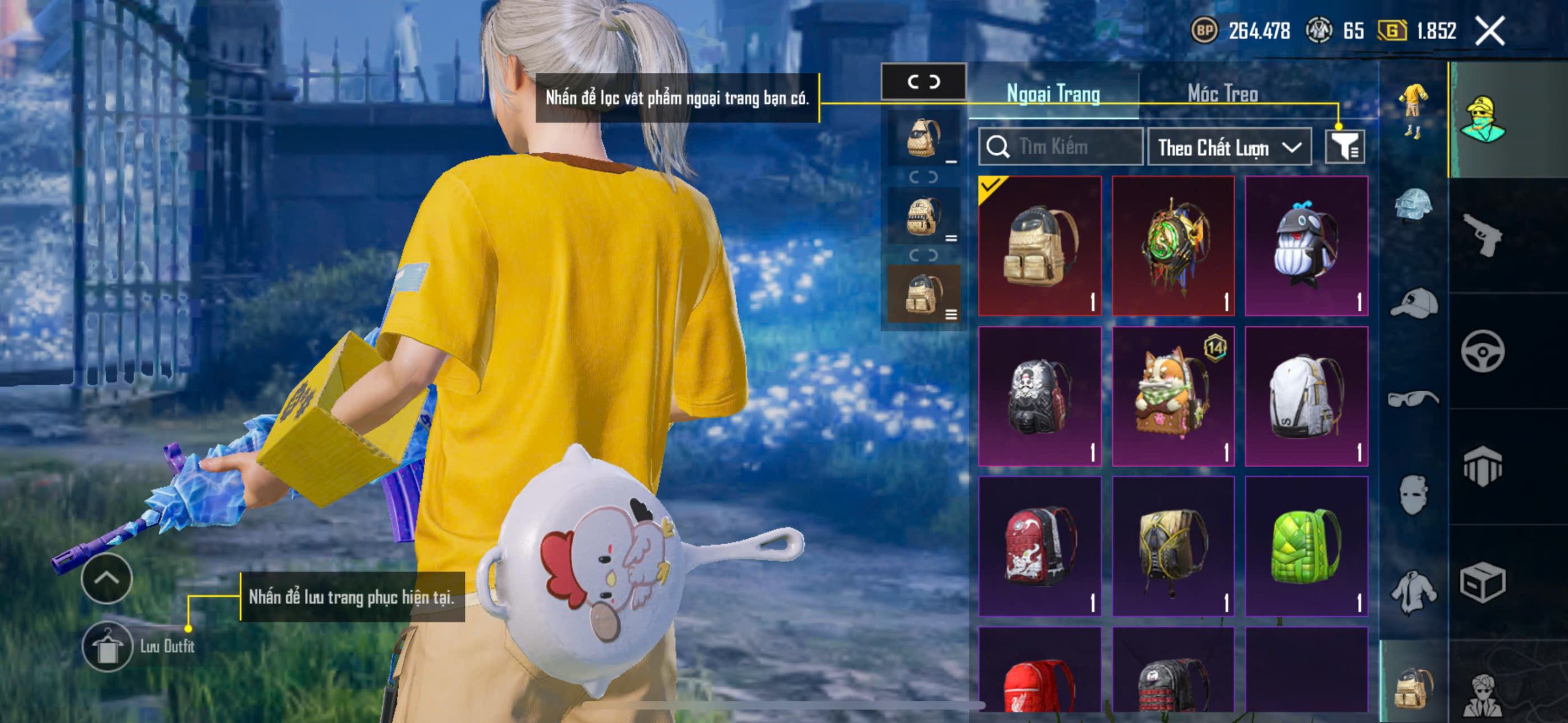Select the white sporty backpack skin
The height and width of the screenshot is (723, 1568).
(1306, 396)
